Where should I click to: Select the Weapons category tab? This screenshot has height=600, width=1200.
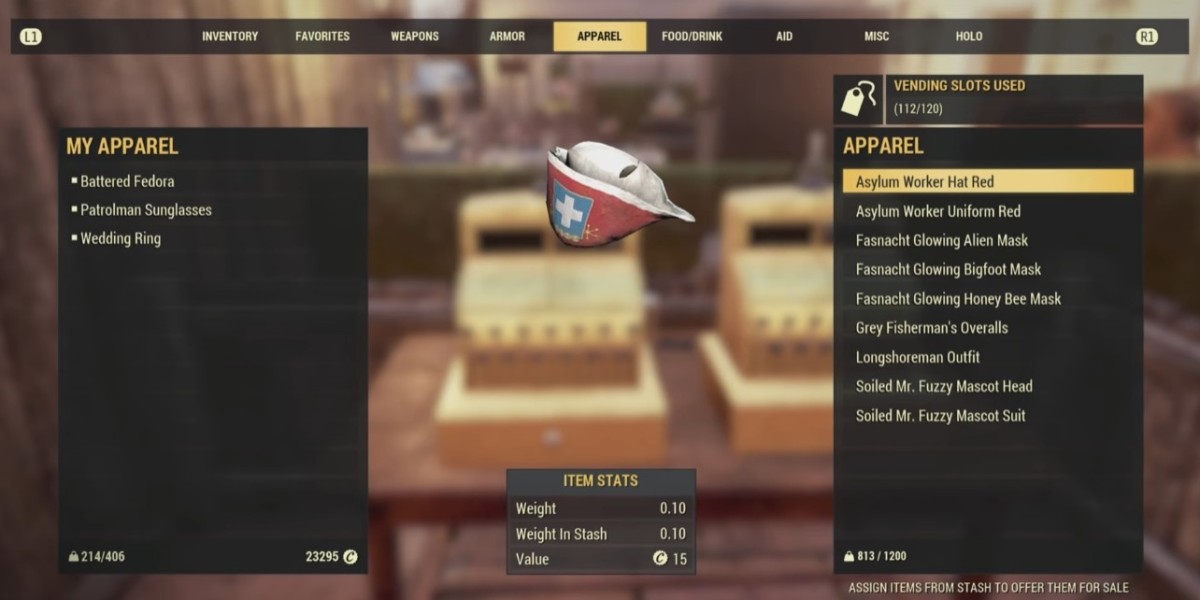pyautogui.click(x=415, y=36)
